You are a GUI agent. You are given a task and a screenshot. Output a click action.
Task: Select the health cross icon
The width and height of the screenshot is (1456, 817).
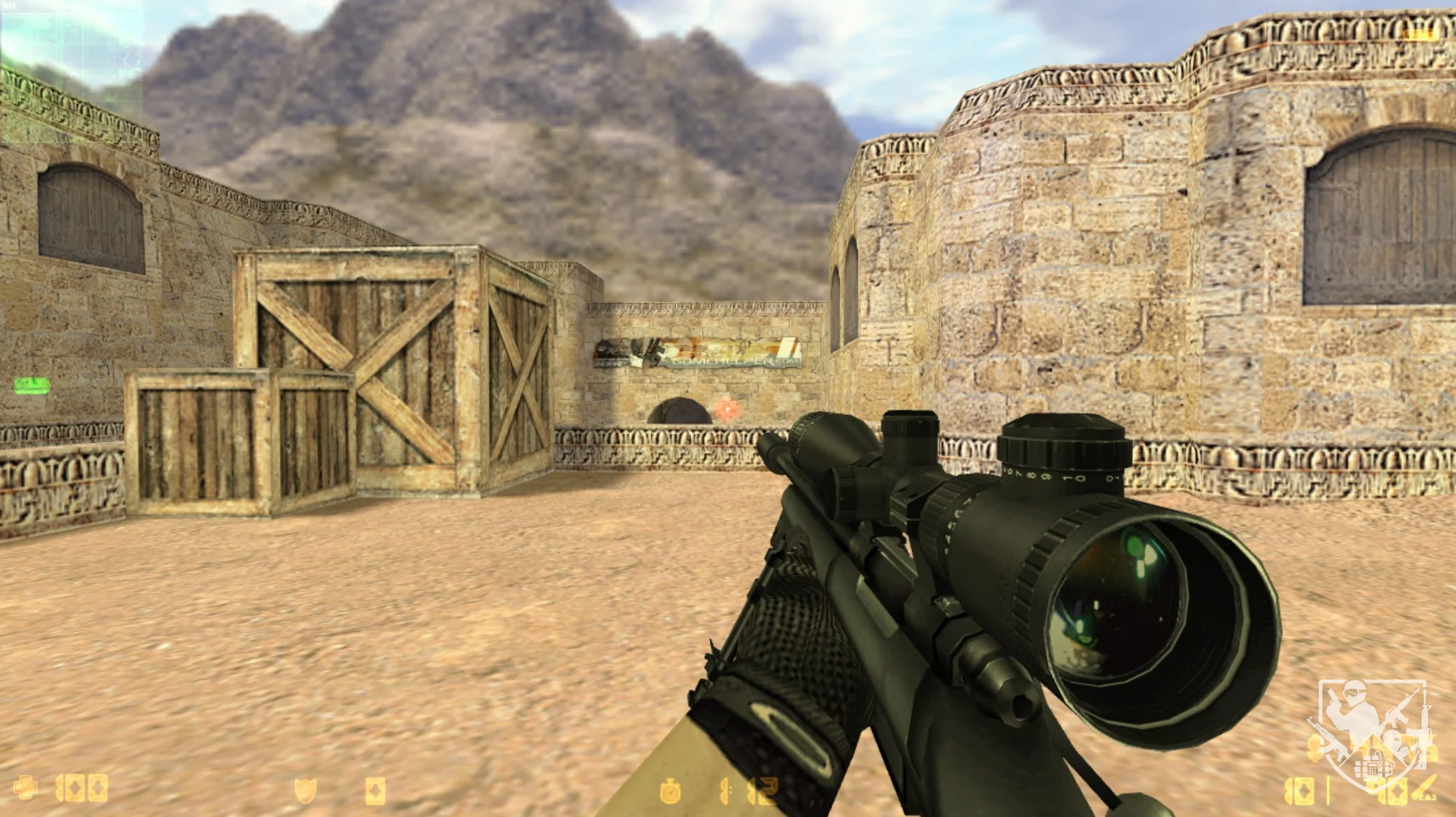tap(25, 788)
